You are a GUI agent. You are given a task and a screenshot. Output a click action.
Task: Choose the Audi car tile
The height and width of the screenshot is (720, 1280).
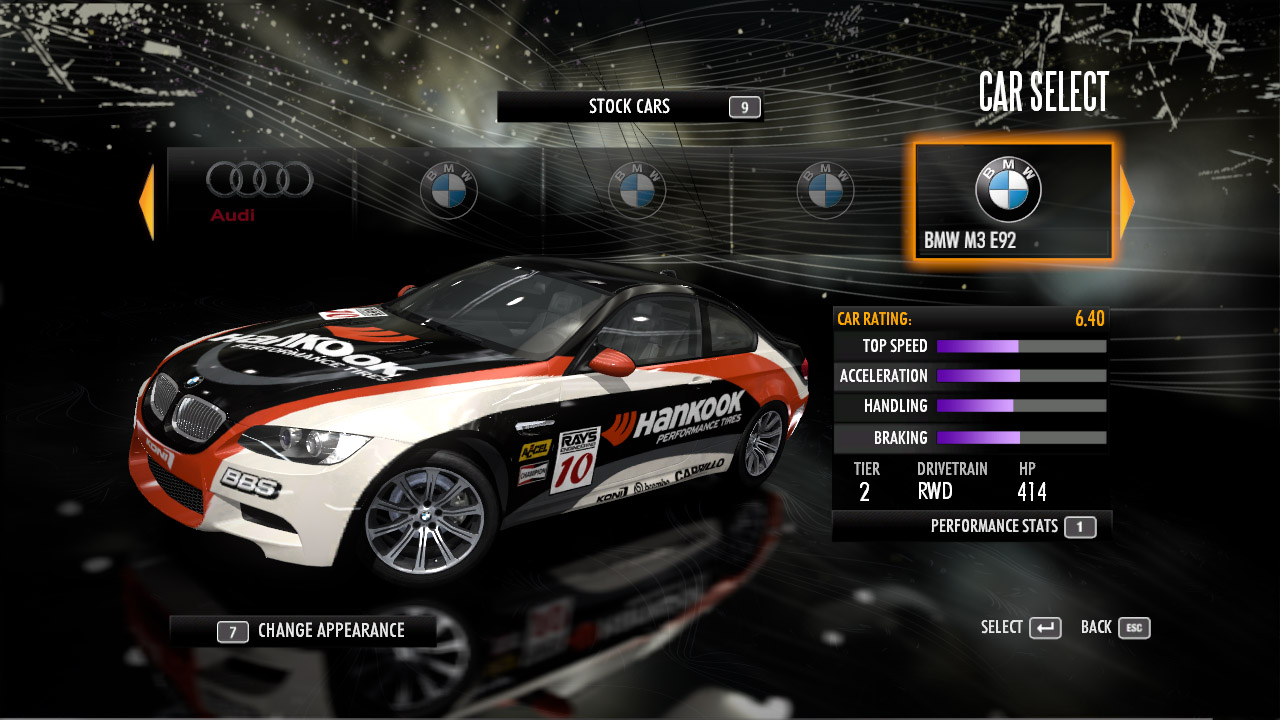coord(260,190)
